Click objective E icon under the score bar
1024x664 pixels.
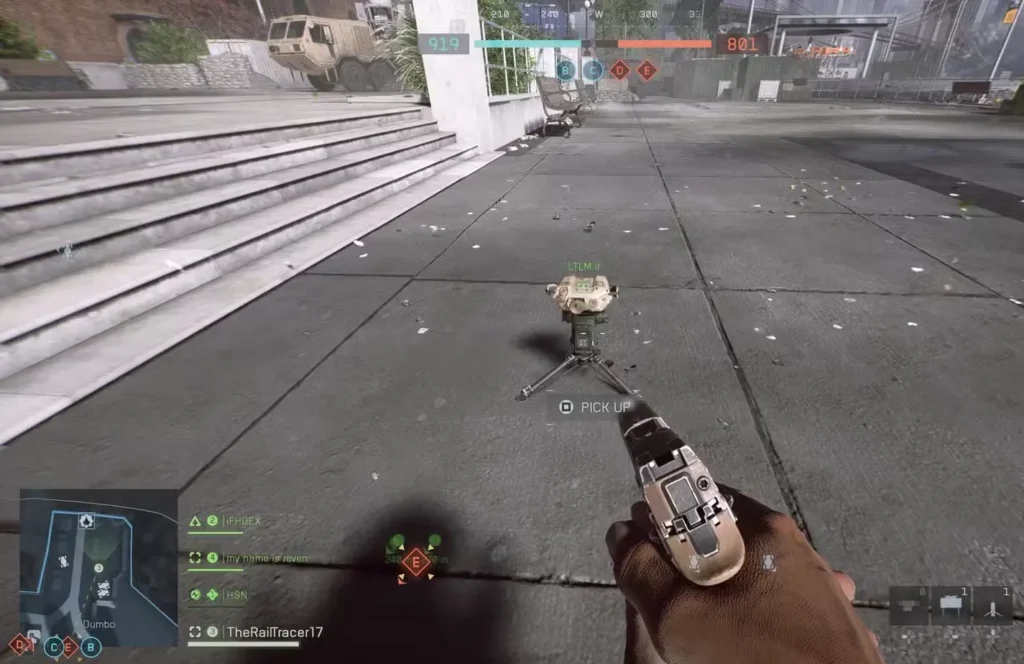(x=647, y=70)
